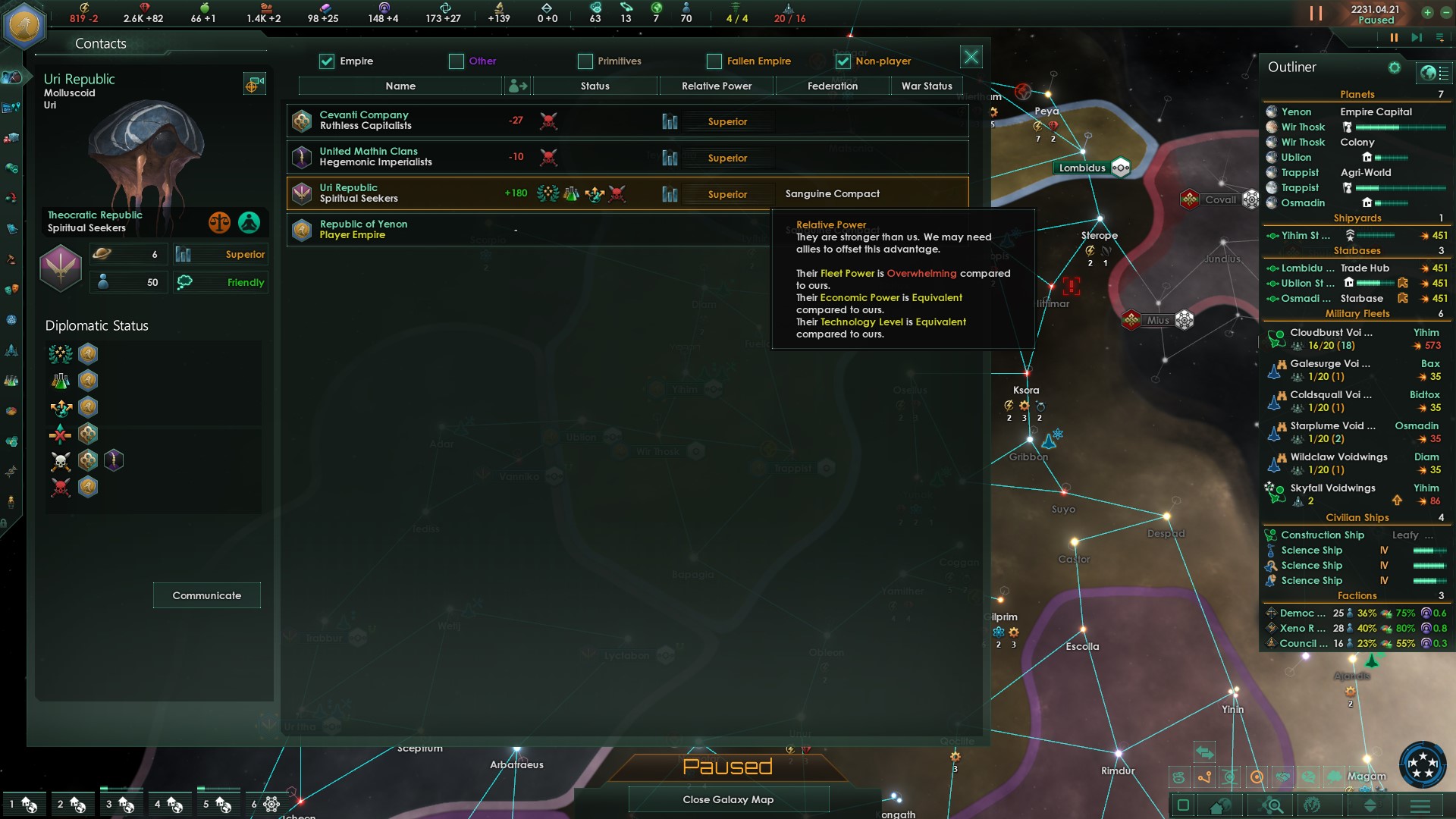The height and width of the screenshot is (819, 1456).
Task: Open the game menu via the hamburger icon
Action: point(1419,806)
